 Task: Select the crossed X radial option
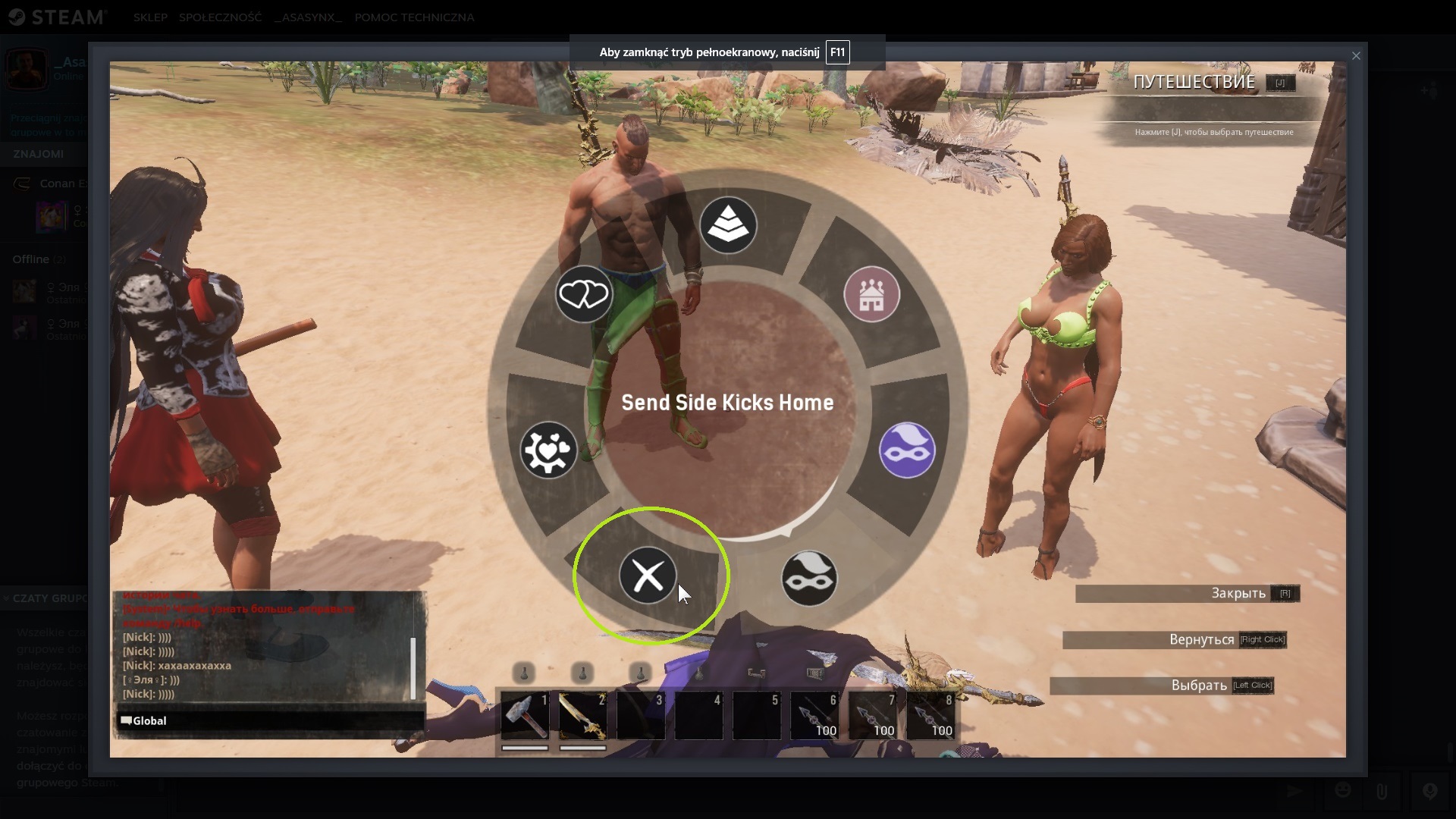point(648,576)
